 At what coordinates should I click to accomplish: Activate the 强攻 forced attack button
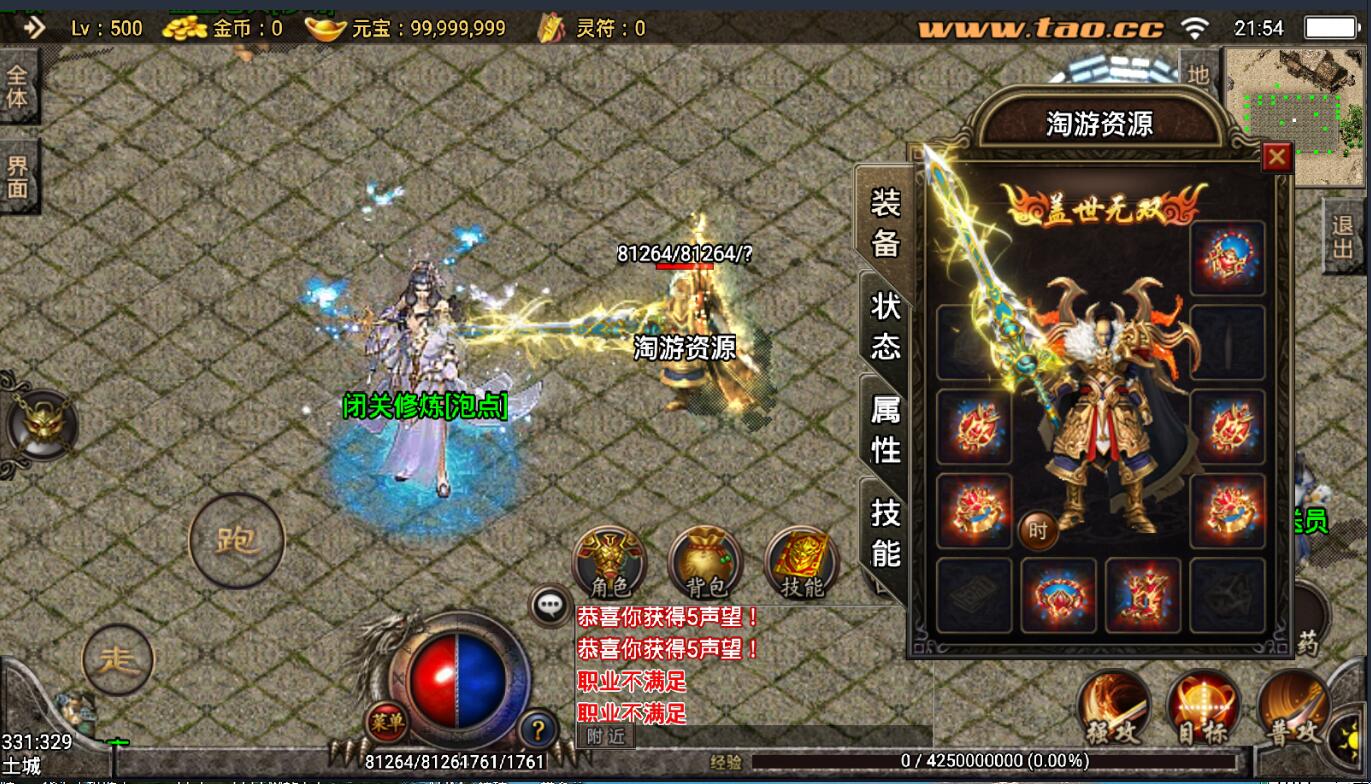[1115, 708]
